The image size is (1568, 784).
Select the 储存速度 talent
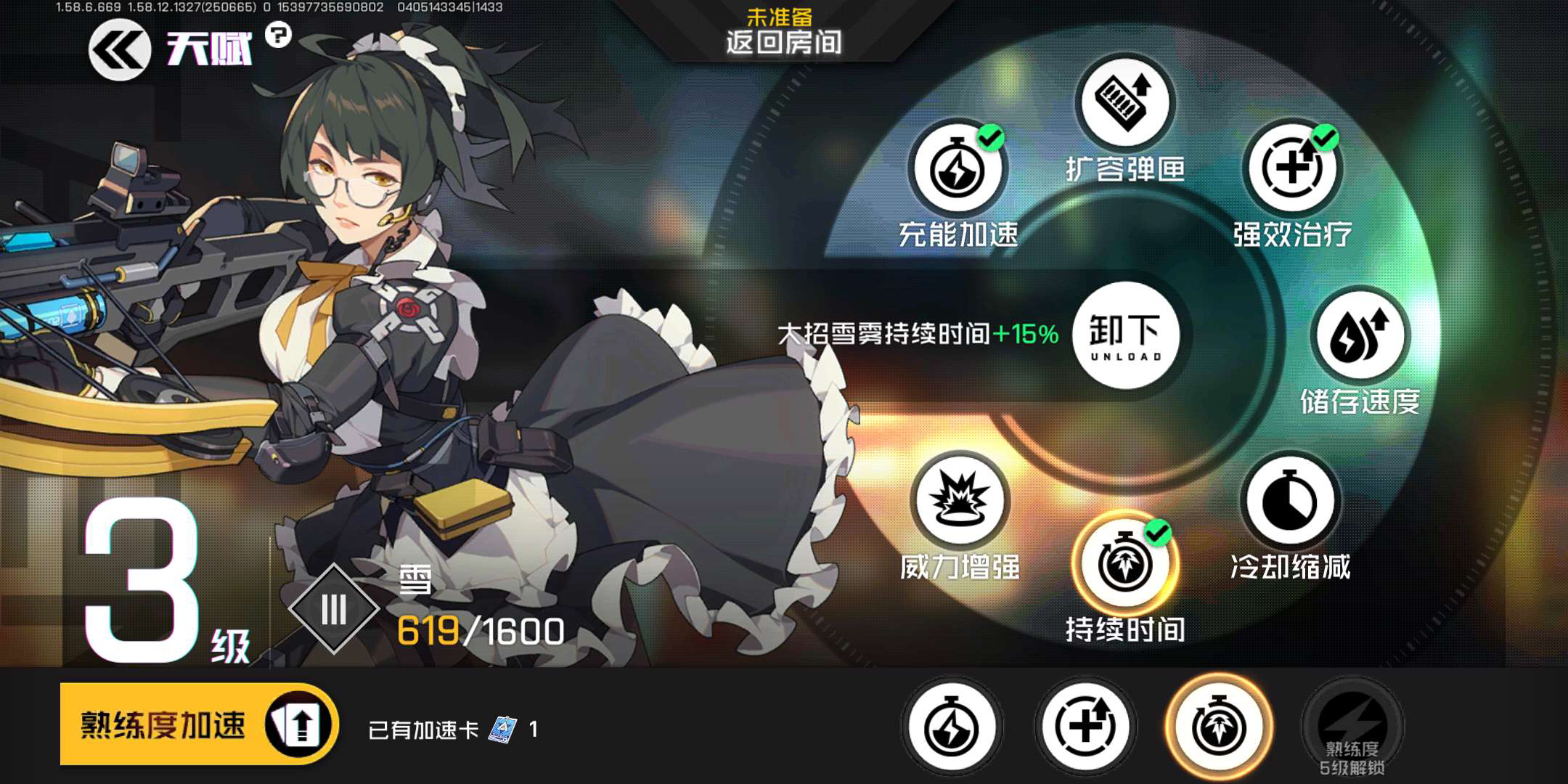pyautogui.click(x=1360, y=336)
